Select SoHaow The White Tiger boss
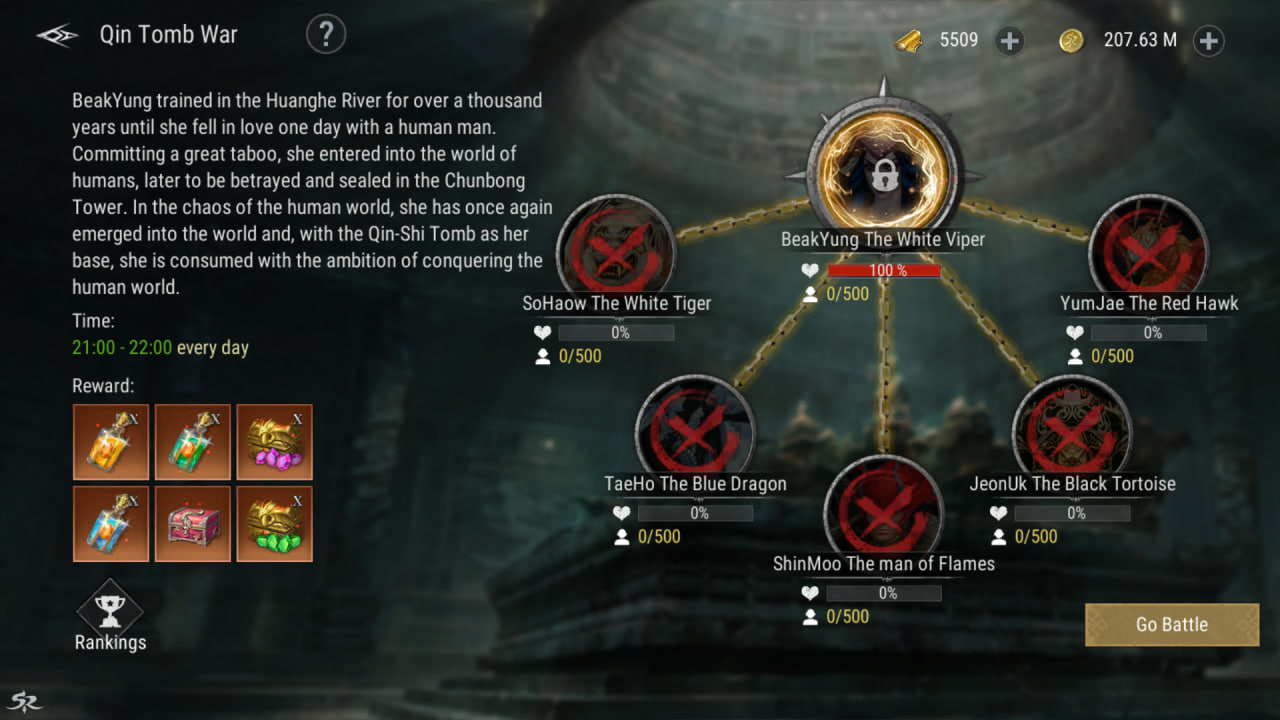The image size is (1280, 720). coord(616,250)
